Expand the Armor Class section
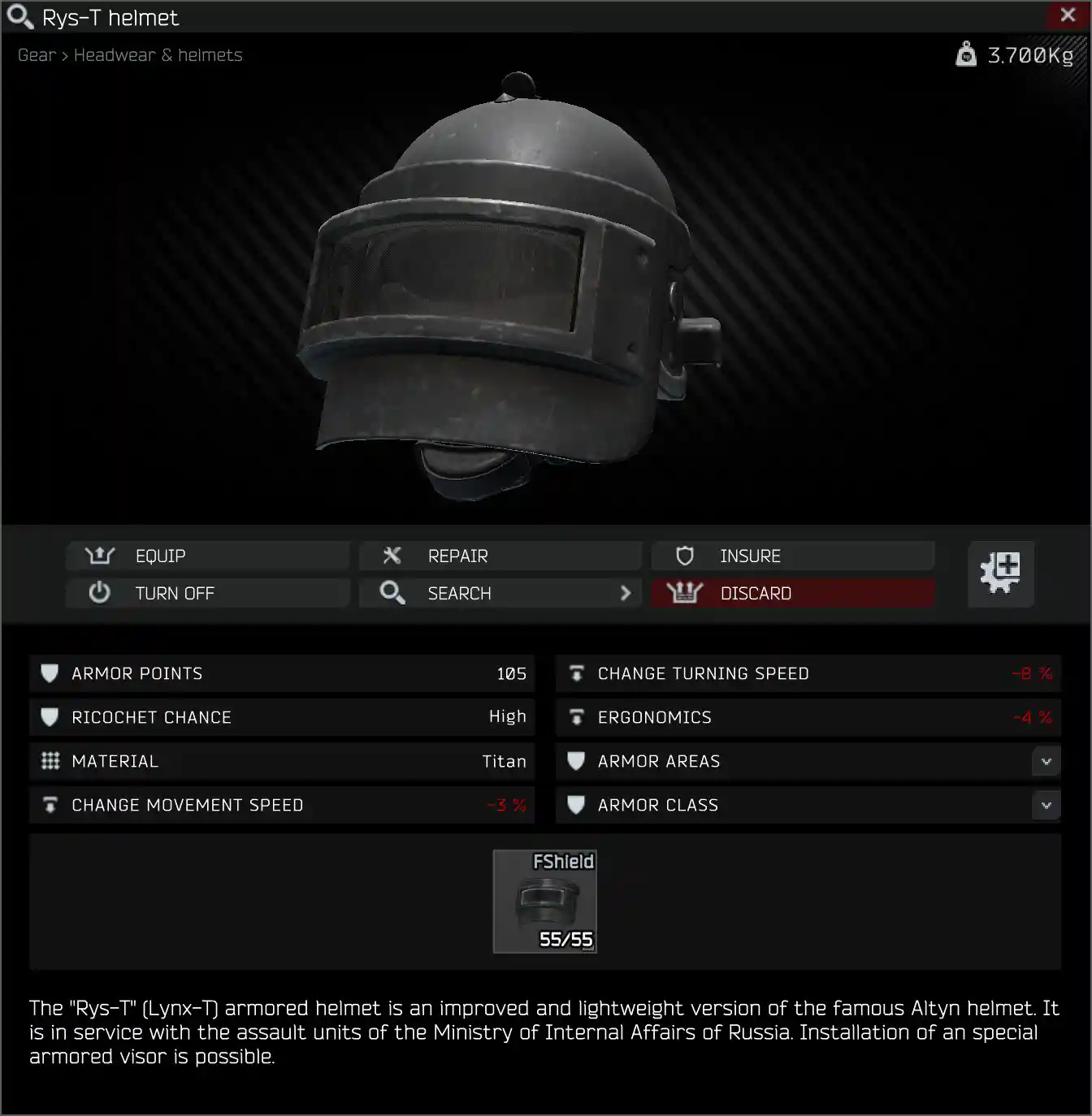1092x1116 pixels. tap(1046, 805)
